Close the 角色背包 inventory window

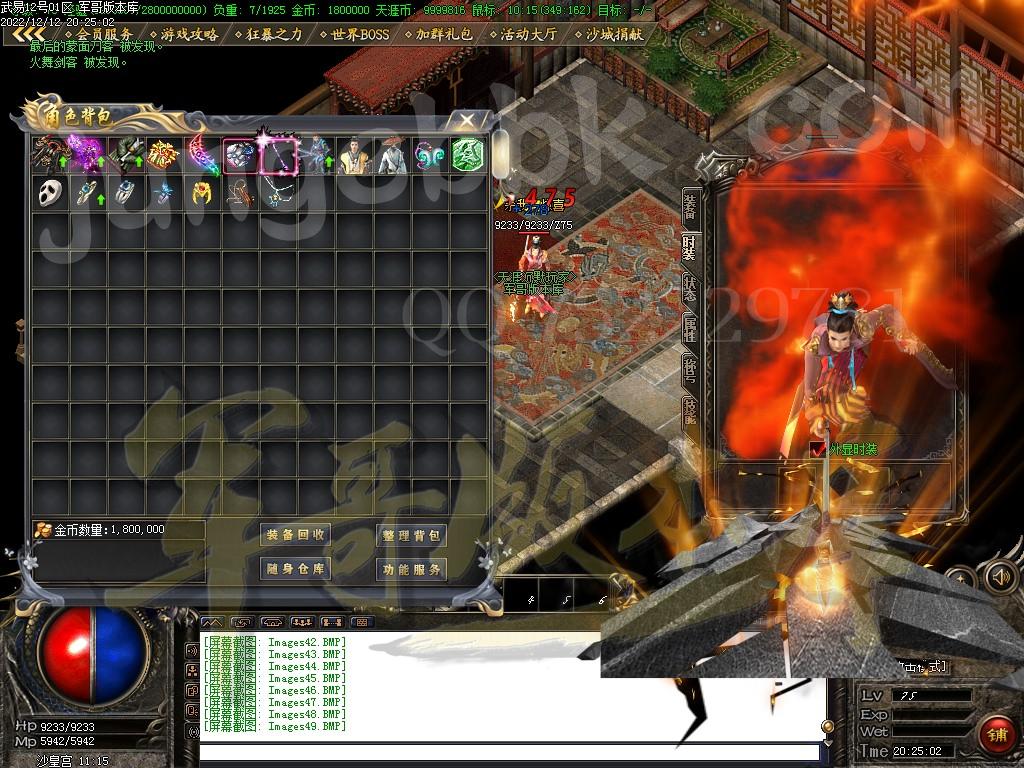[x=466, y=121]
